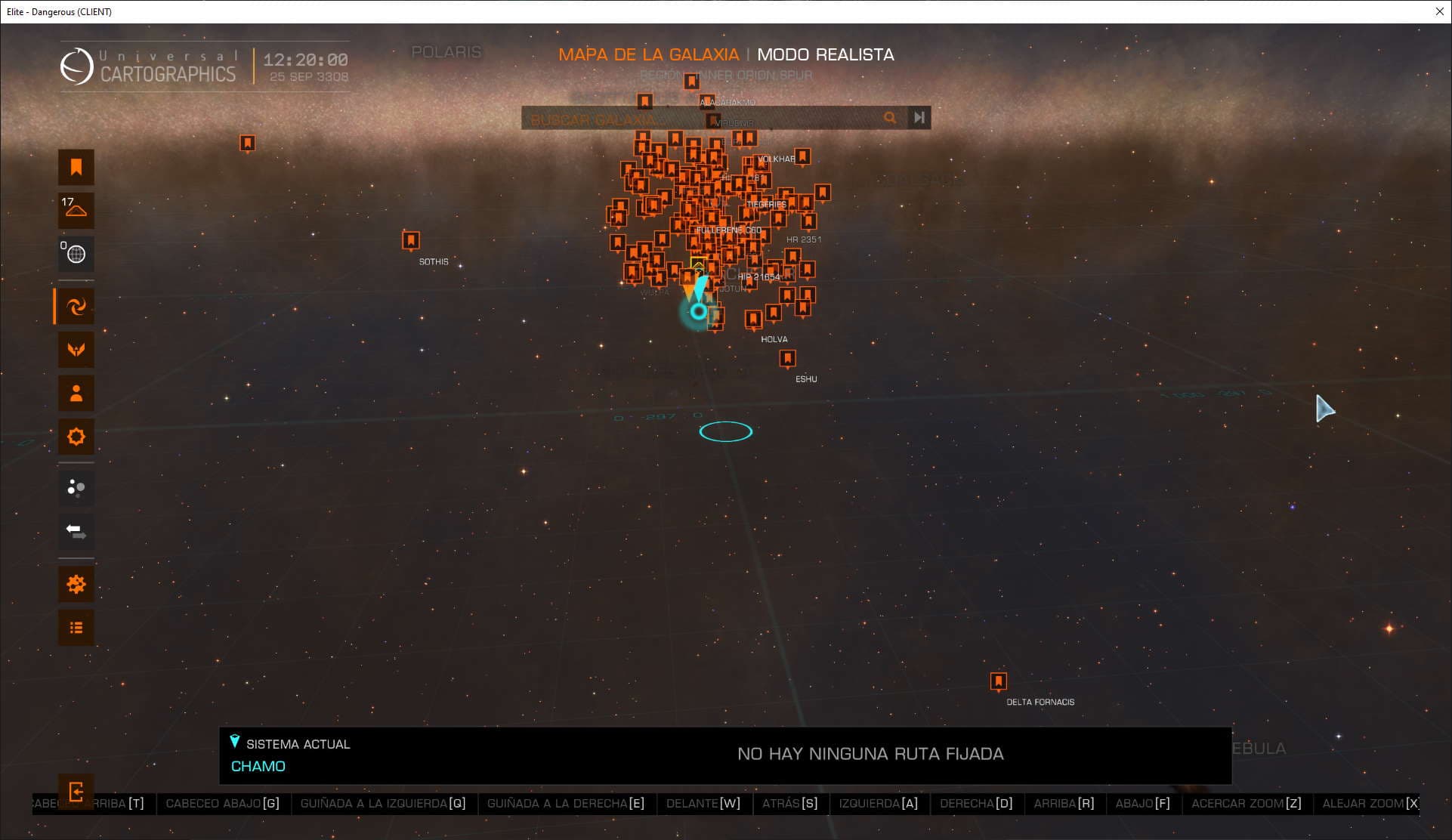Open the globe icon with zero counter
1452x840 pixels.
tap(76, 254)
